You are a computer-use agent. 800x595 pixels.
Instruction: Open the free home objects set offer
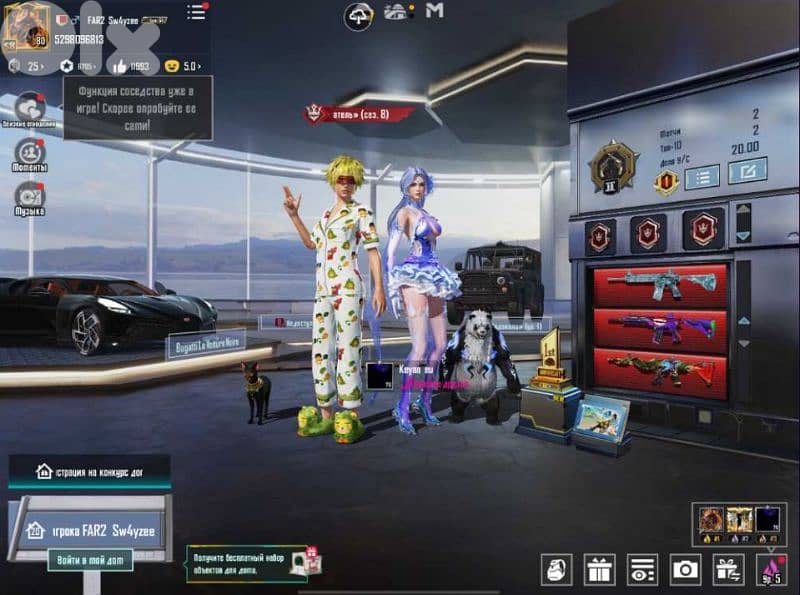point(250,564)
